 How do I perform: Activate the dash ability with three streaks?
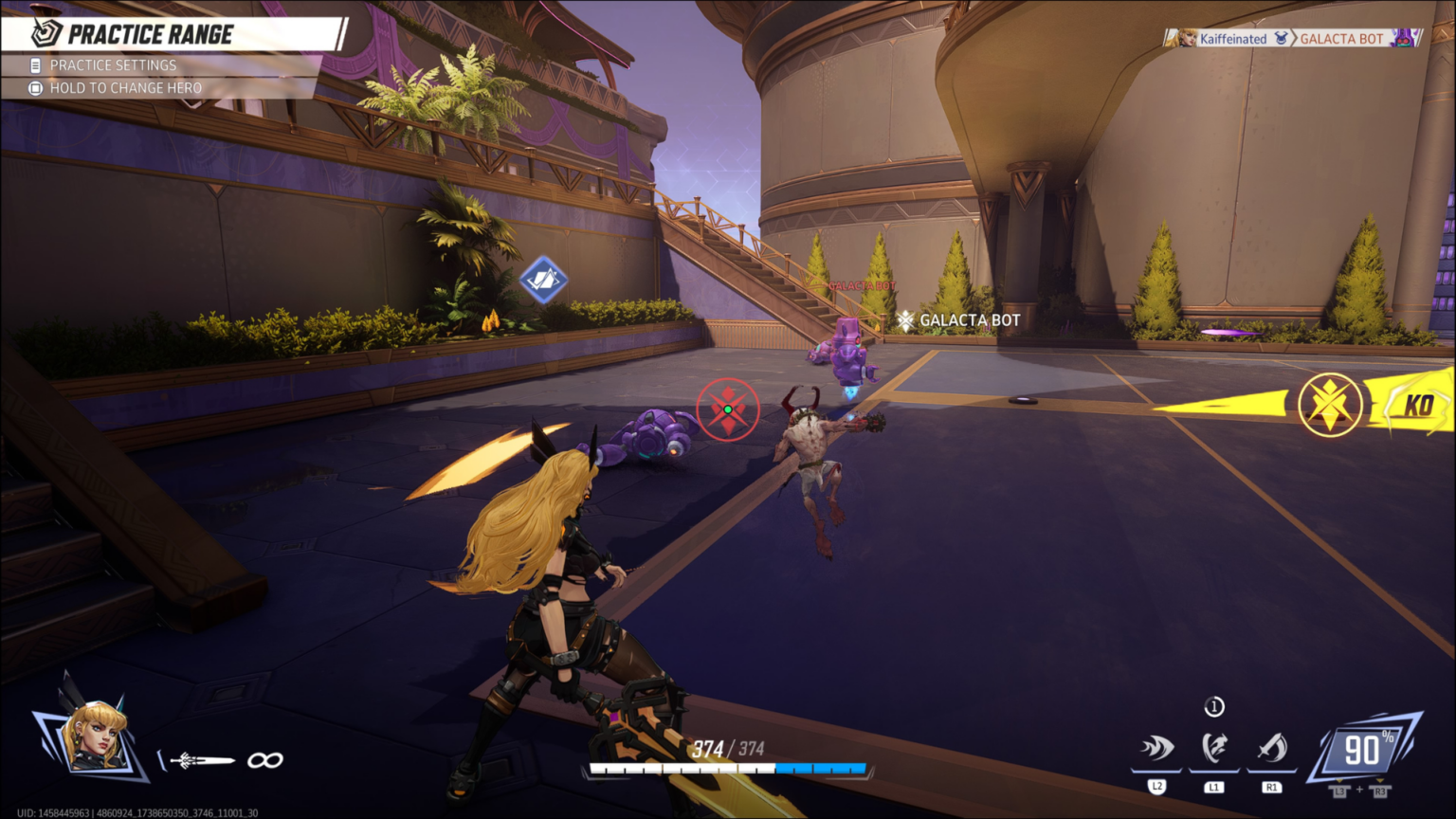coord(1156,749)
